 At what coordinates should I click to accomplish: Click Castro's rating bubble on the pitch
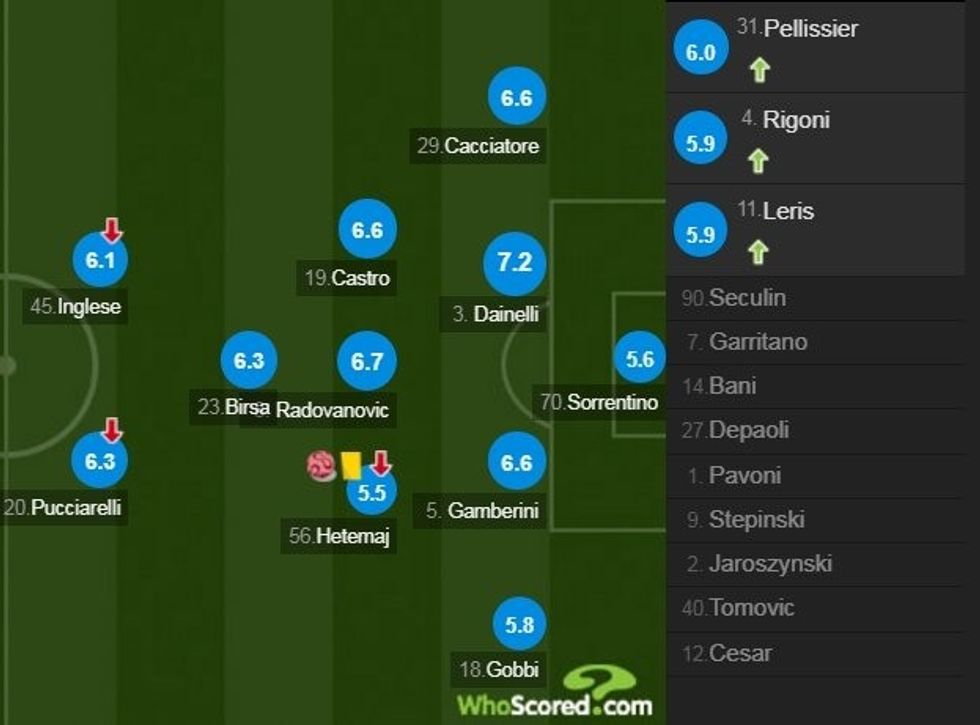367,231
